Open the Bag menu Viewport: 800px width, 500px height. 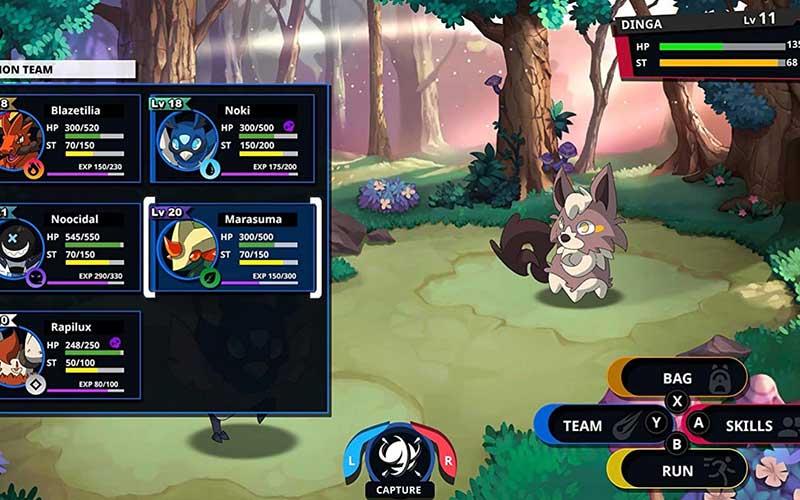pyautogui.click(x=678, y=379)
